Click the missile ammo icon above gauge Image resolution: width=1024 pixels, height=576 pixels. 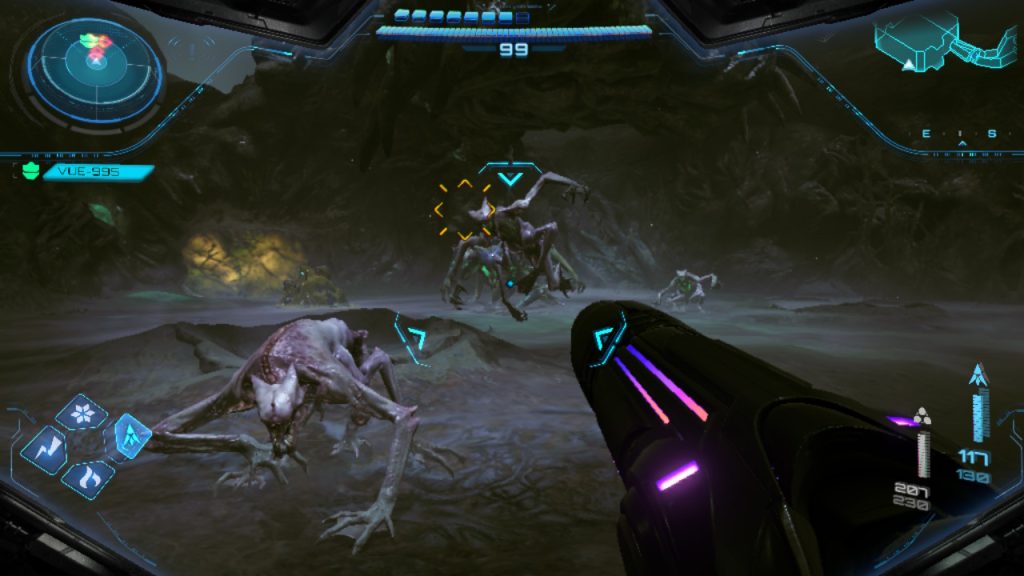[x=978, y=376]
